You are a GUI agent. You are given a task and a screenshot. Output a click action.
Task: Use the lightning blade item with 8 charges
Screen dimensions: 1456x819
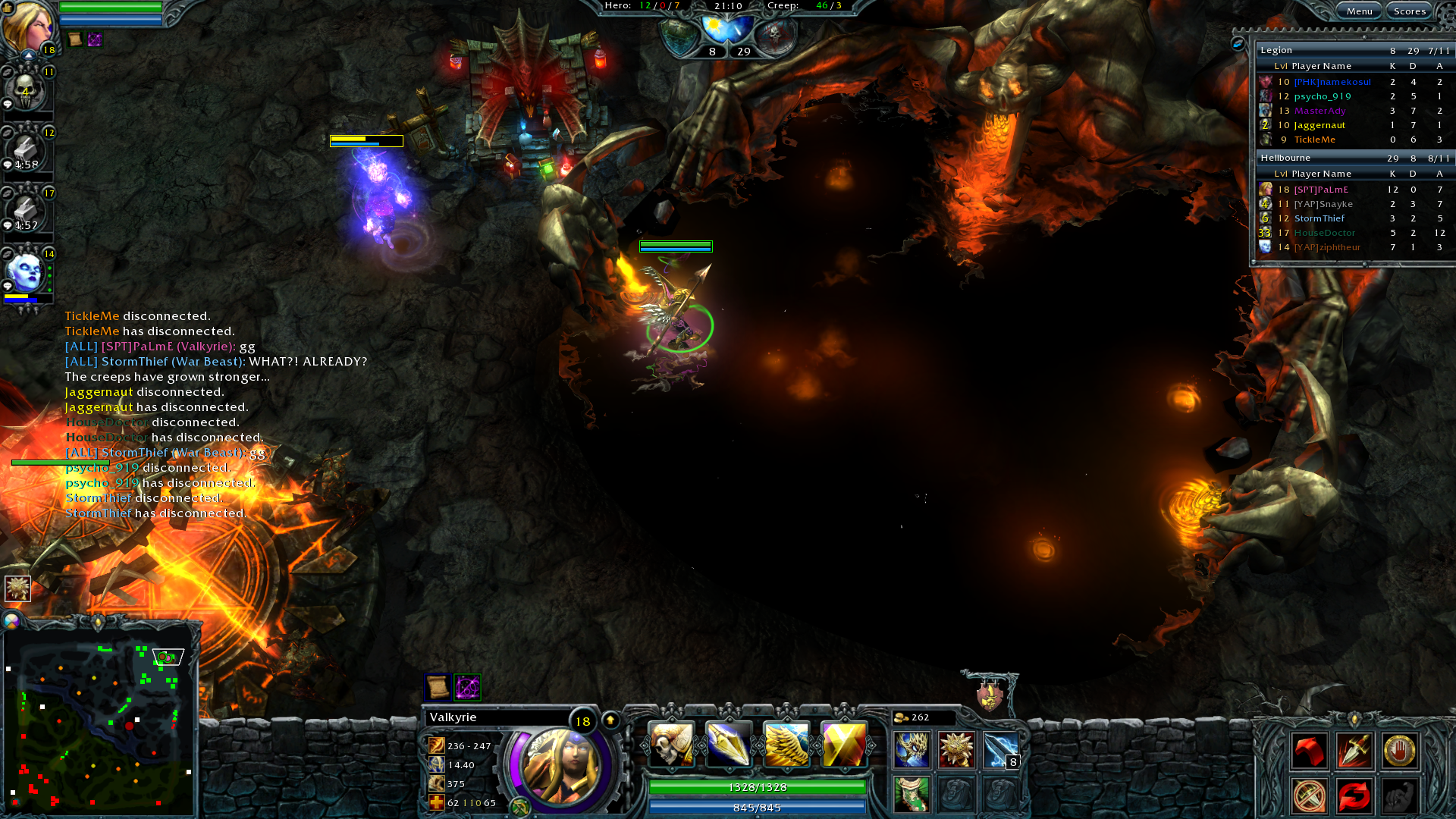[1001, 750]
